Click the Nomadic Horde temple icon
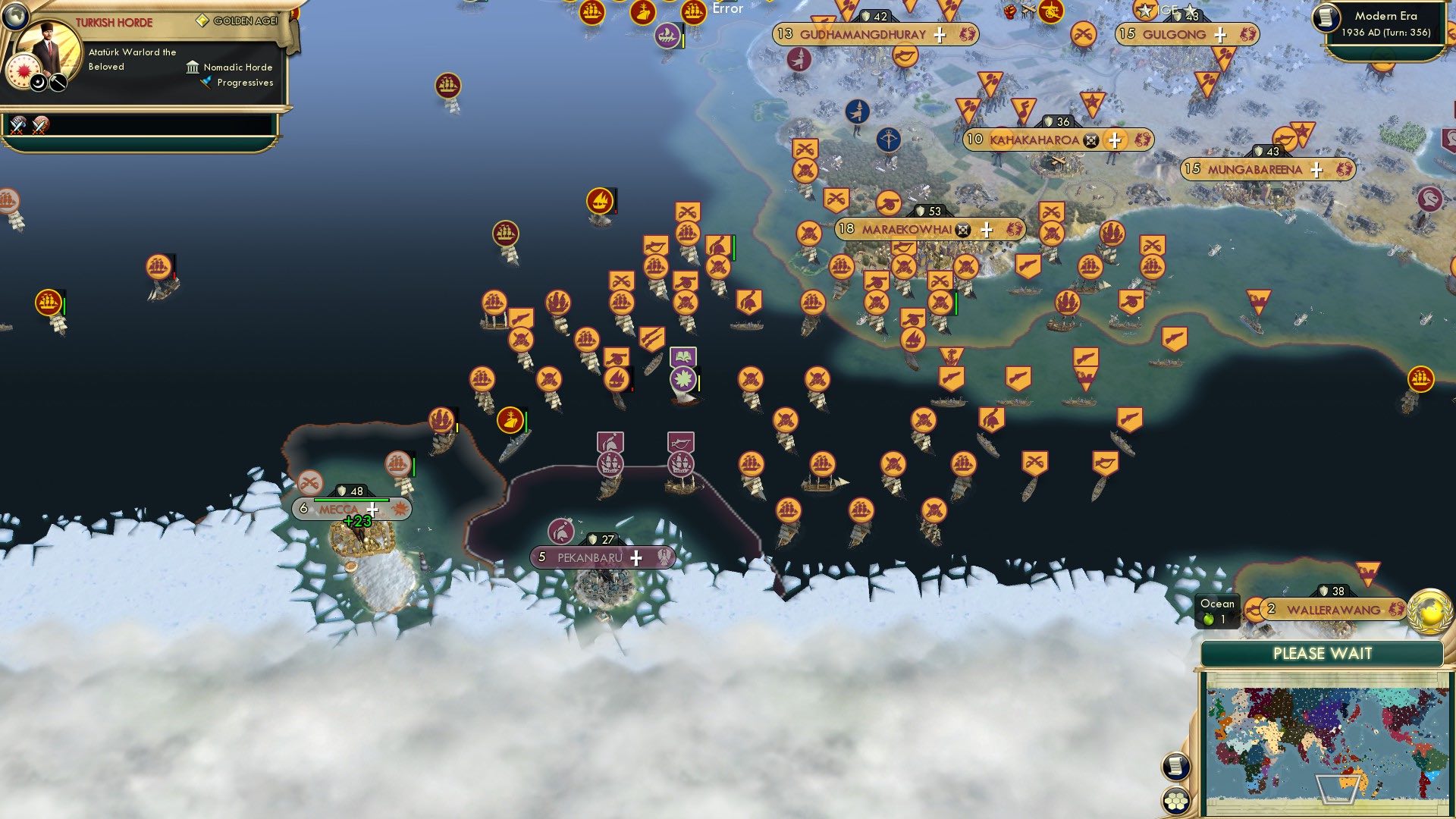This screenshot has height=819, width=1456. (x=193, y=67)
